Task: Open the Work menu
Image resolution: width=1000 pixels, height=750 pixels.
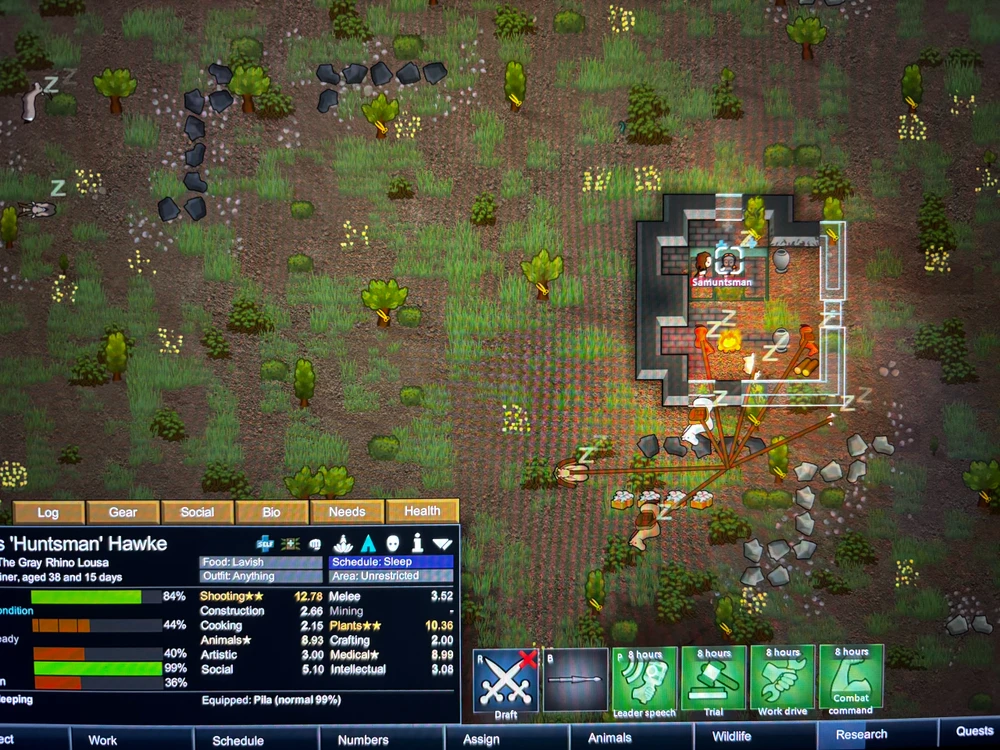Action: pos(102,740)
